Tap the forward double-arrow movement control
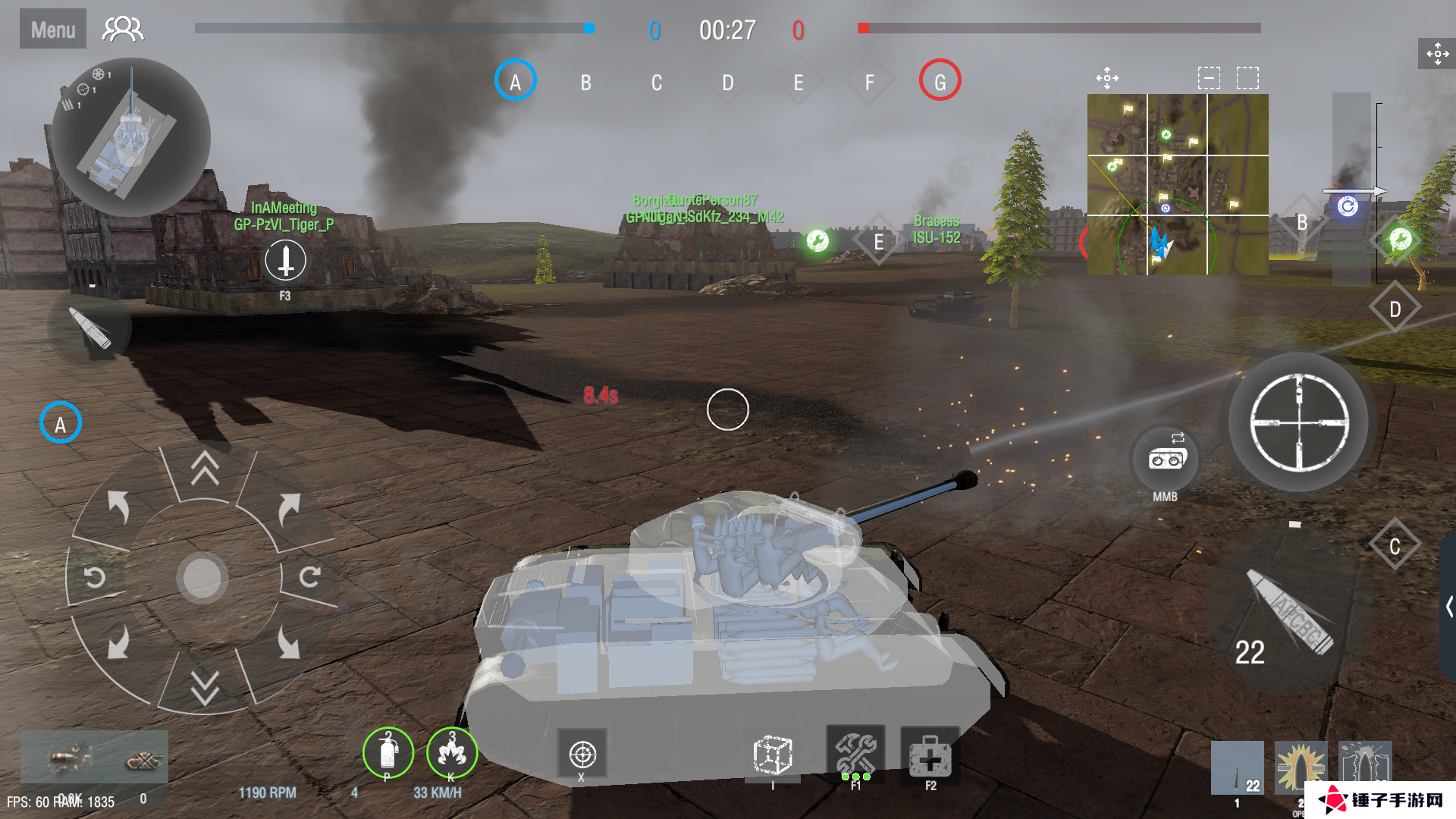The image size is (1456, 819). point(205,468)
